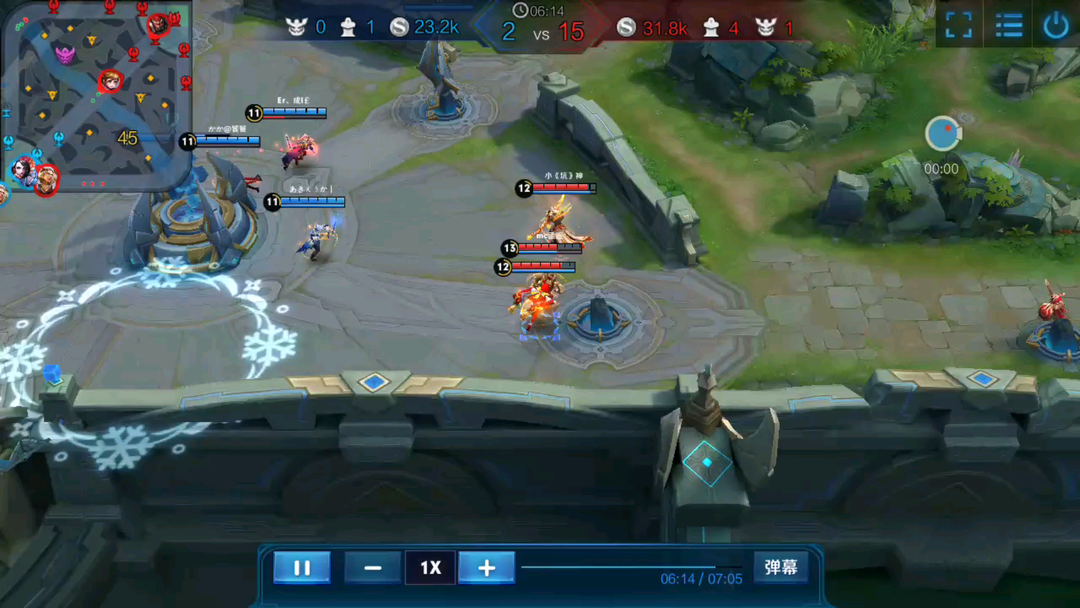The image size is (1080, 608).
Task: Decrease replay speed with minus button
Action: pyautogui.click(x=372, y=568)
